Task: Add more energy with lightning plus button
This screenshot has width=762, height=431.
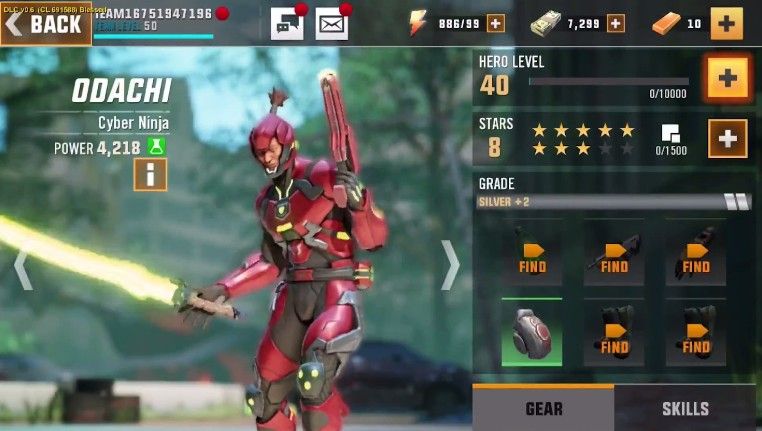Action: 495,23
